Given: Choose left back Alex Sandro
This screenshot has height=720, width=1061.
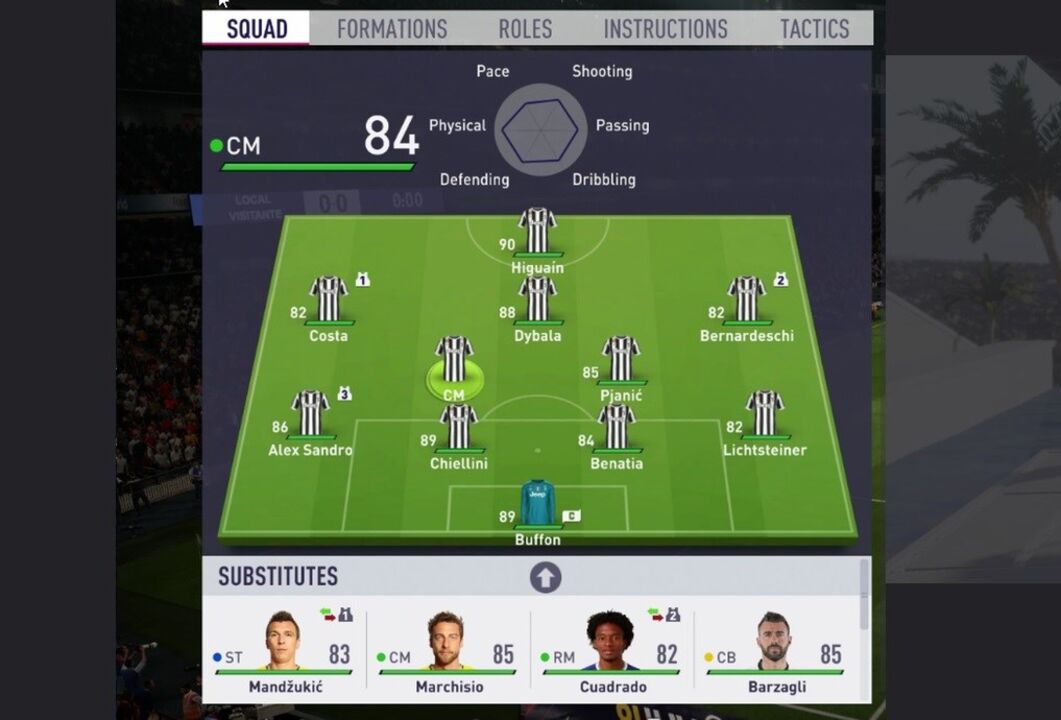Looking at the screenshot, I should click(310, 414).
